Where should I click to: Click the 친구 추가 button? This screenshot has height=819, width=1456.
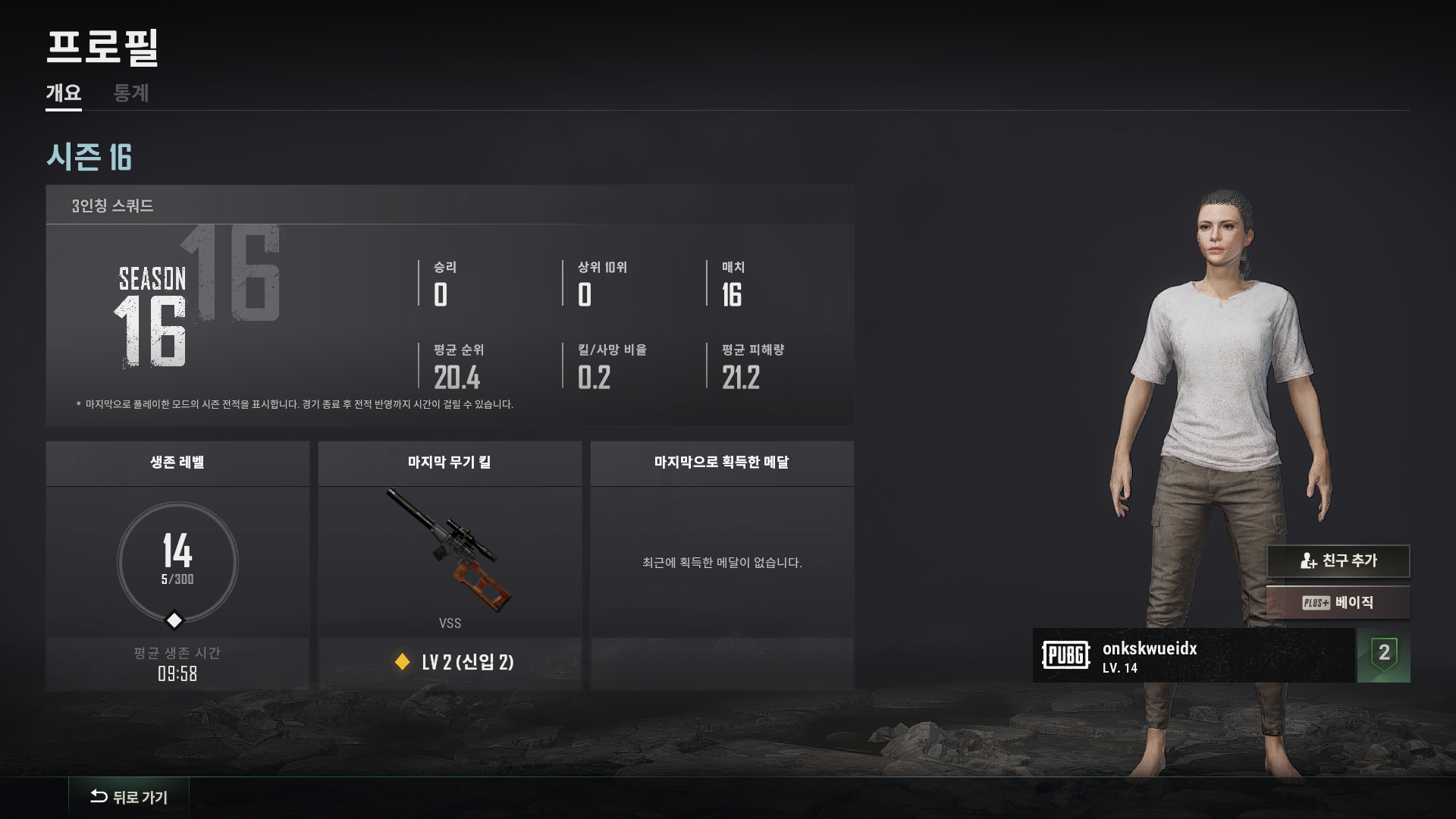pyautogui.click(x=1338, y=561)
